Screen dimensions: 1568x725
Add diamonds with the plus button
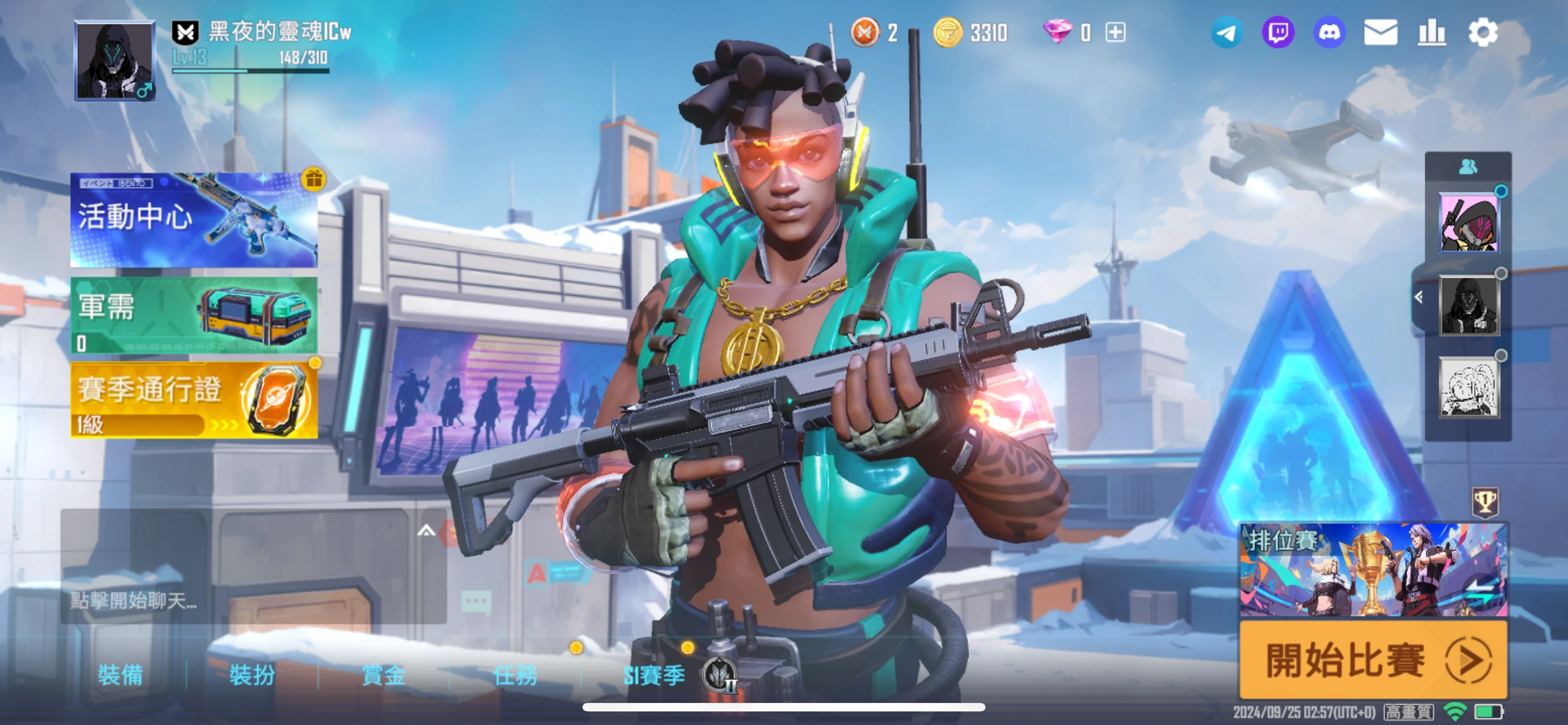tap(1115, 32)
